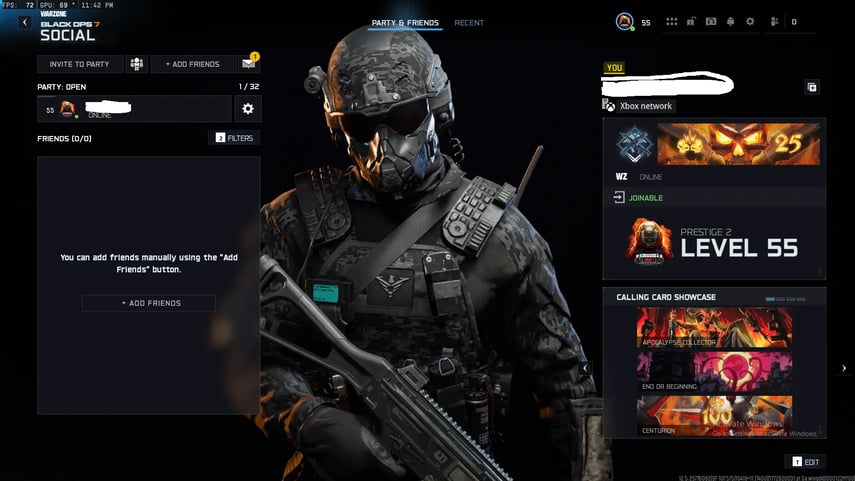Screen dimensions: 855x481
Task: Open settings gear in the top bar
Action: point(750,21)
